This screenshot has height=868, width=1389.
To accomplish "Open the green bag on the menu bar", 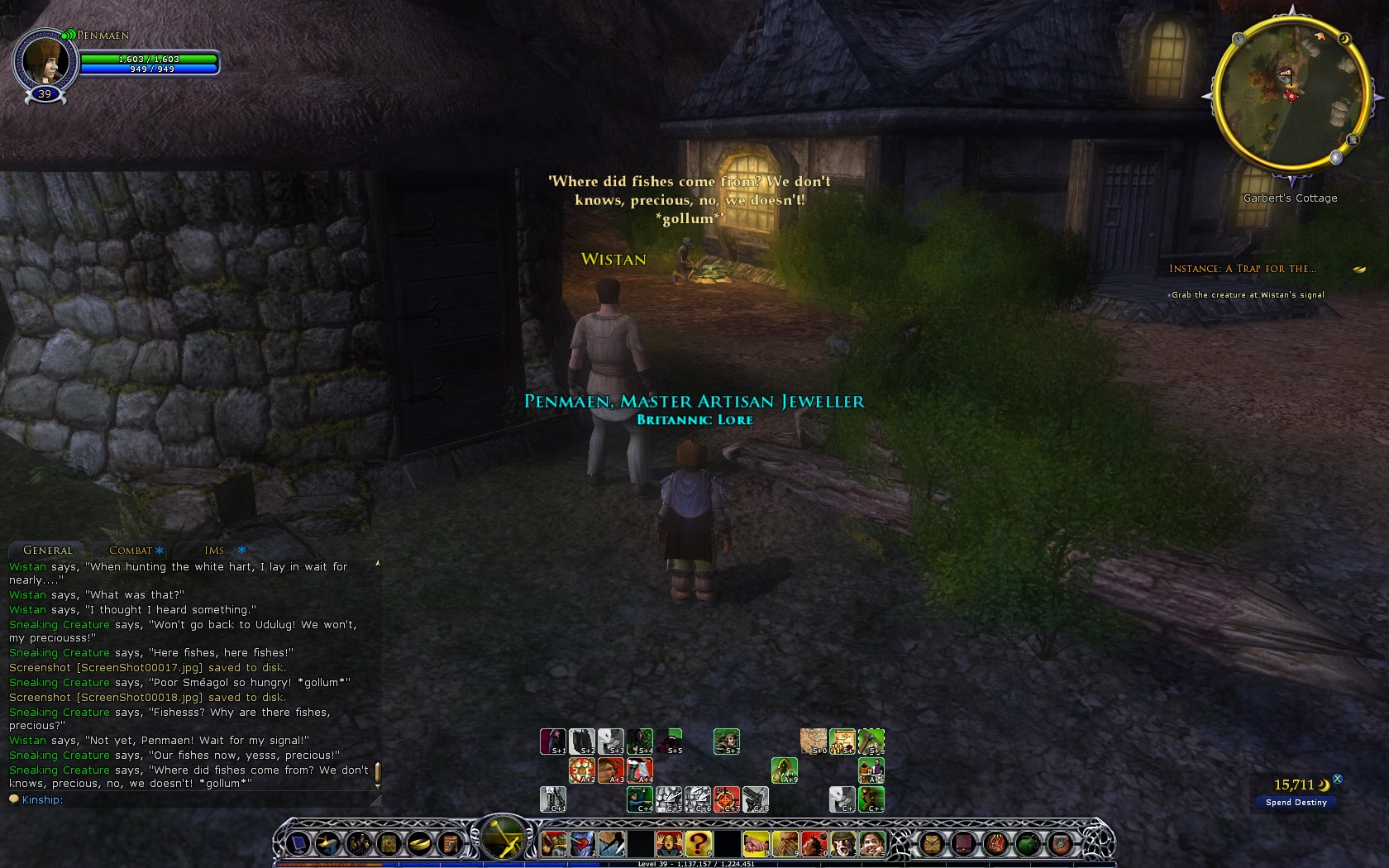I will 1027,844.
